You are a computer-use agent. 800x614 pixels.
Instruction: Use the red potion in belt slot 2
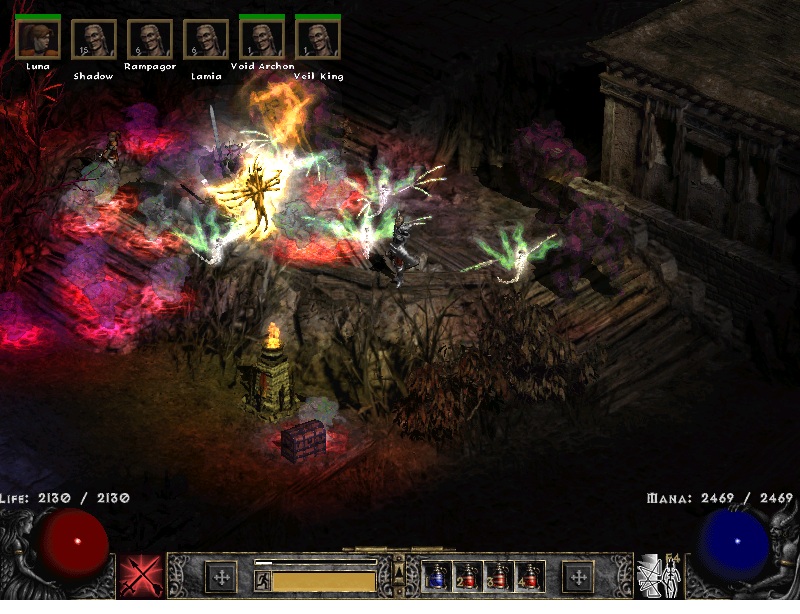click(466, 576)
